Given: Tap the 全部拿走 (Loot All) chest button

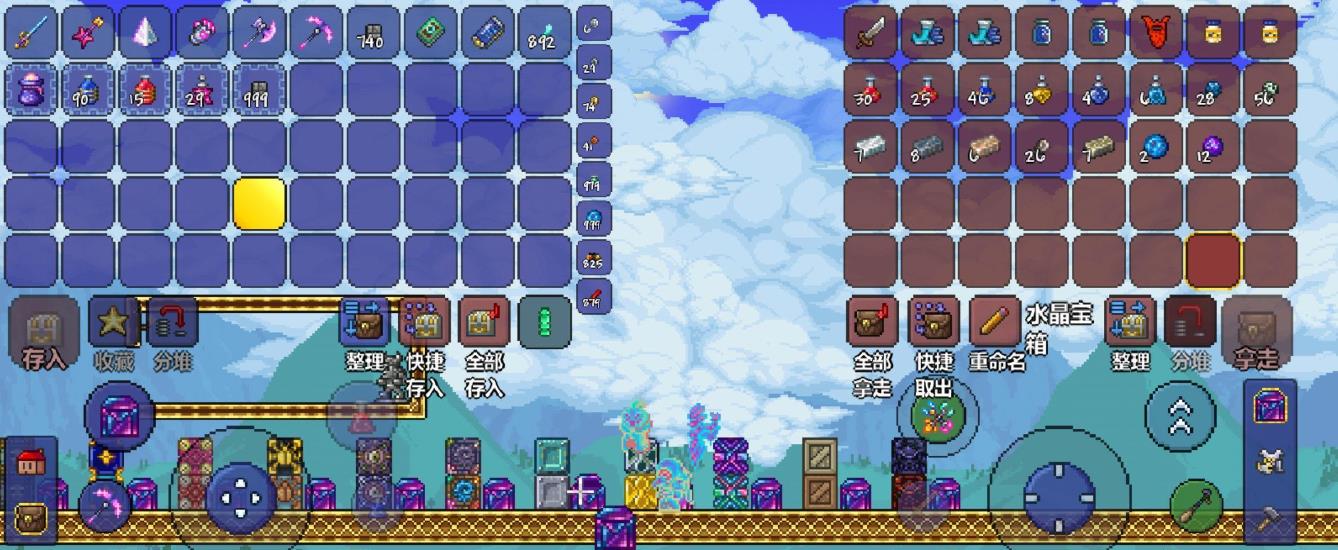Looking at the screenshot, I should [873, 322].
